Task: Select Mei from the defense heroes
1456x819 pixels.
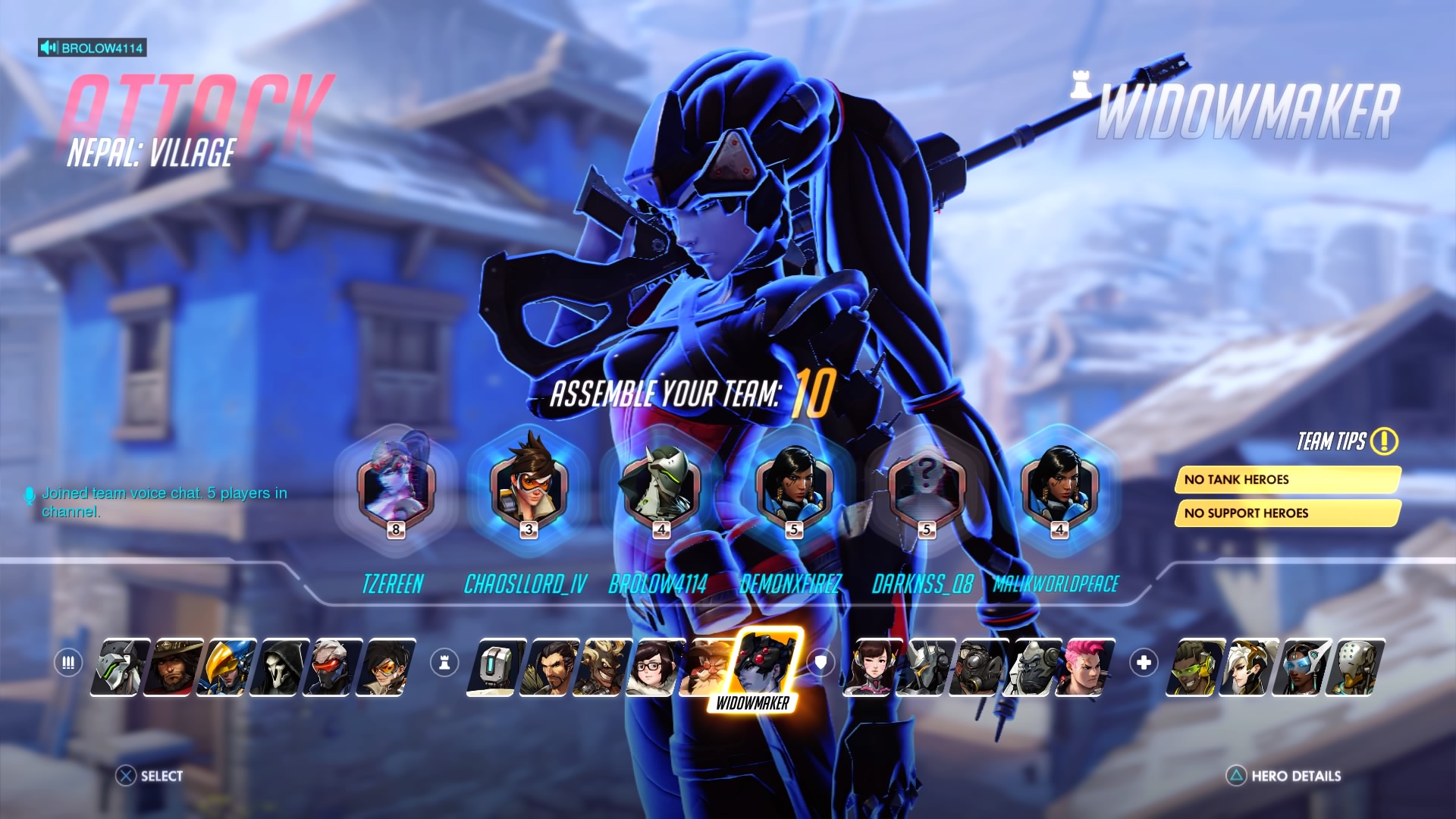Action: coord(656,667)
